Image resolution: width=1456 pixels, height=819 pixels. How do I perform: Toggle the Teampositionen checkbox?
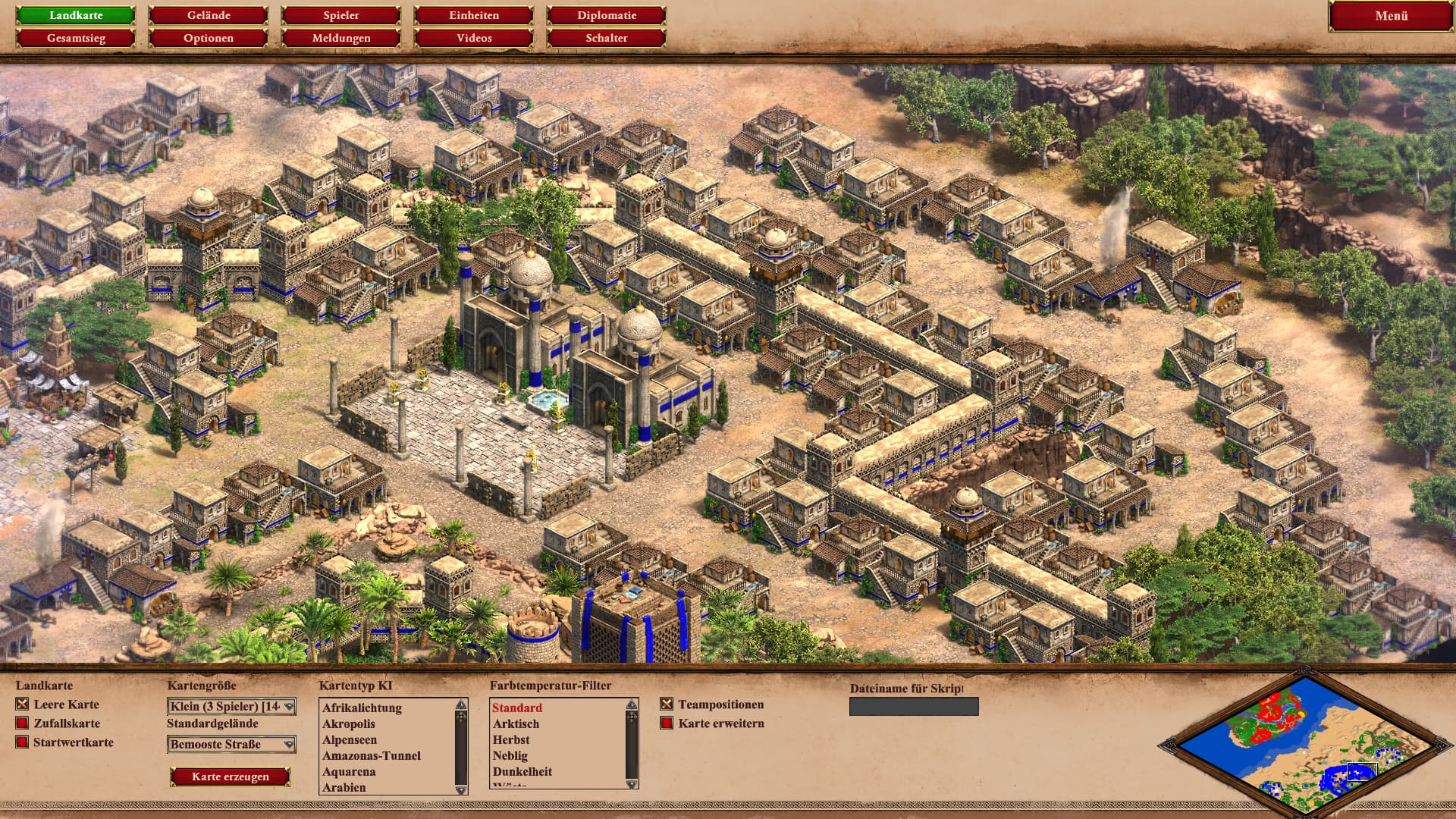pyautogui.click(x=667, y=704)
